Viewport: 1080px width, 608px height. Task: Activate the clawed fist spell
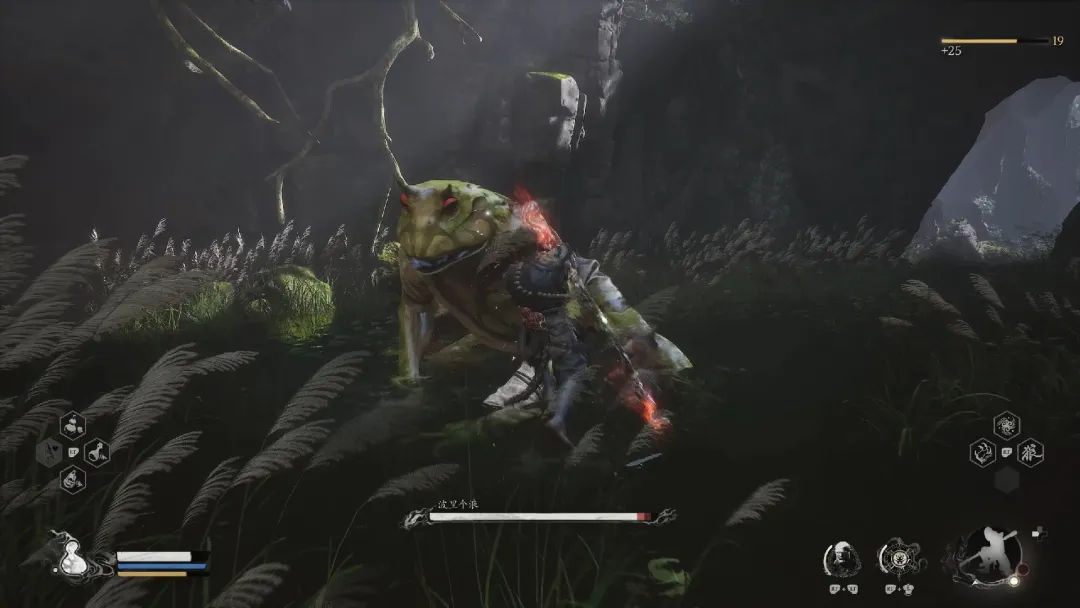point(982,452)
